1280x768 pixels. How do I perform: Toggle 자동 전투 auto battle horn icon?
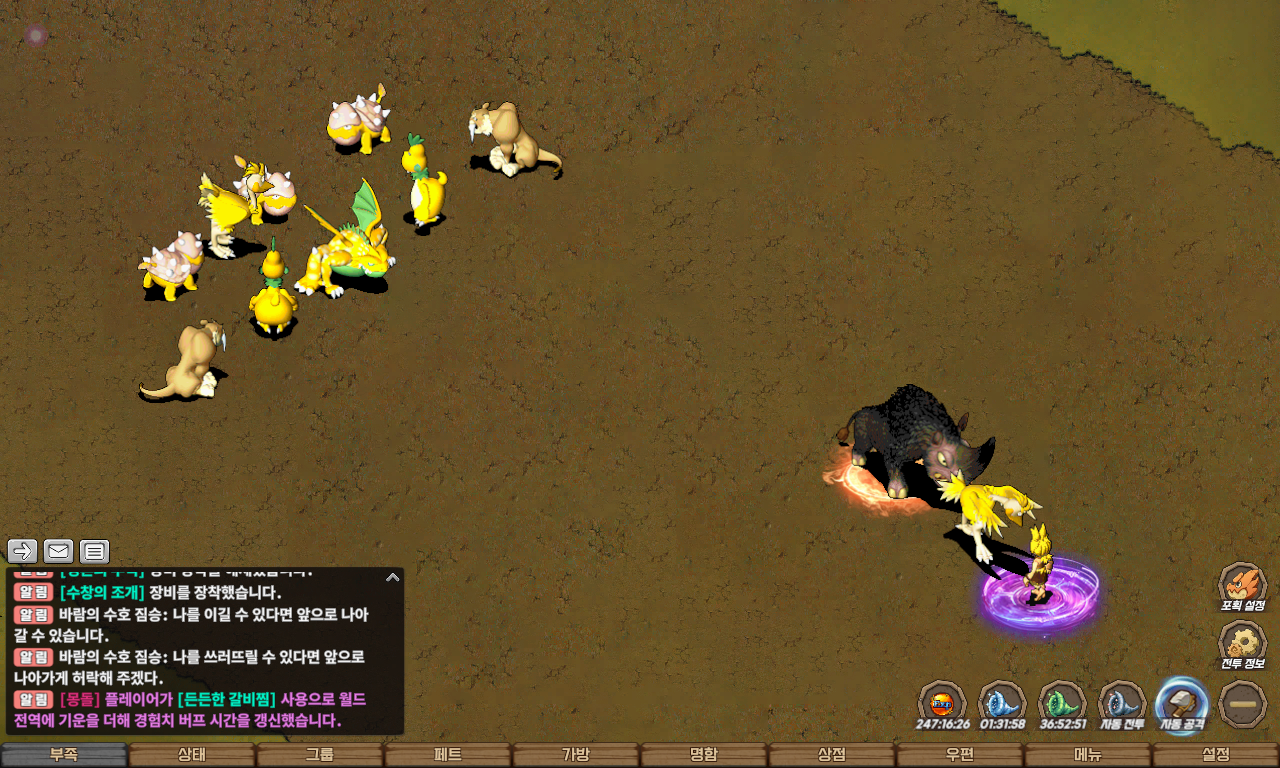click(1121, 702)
